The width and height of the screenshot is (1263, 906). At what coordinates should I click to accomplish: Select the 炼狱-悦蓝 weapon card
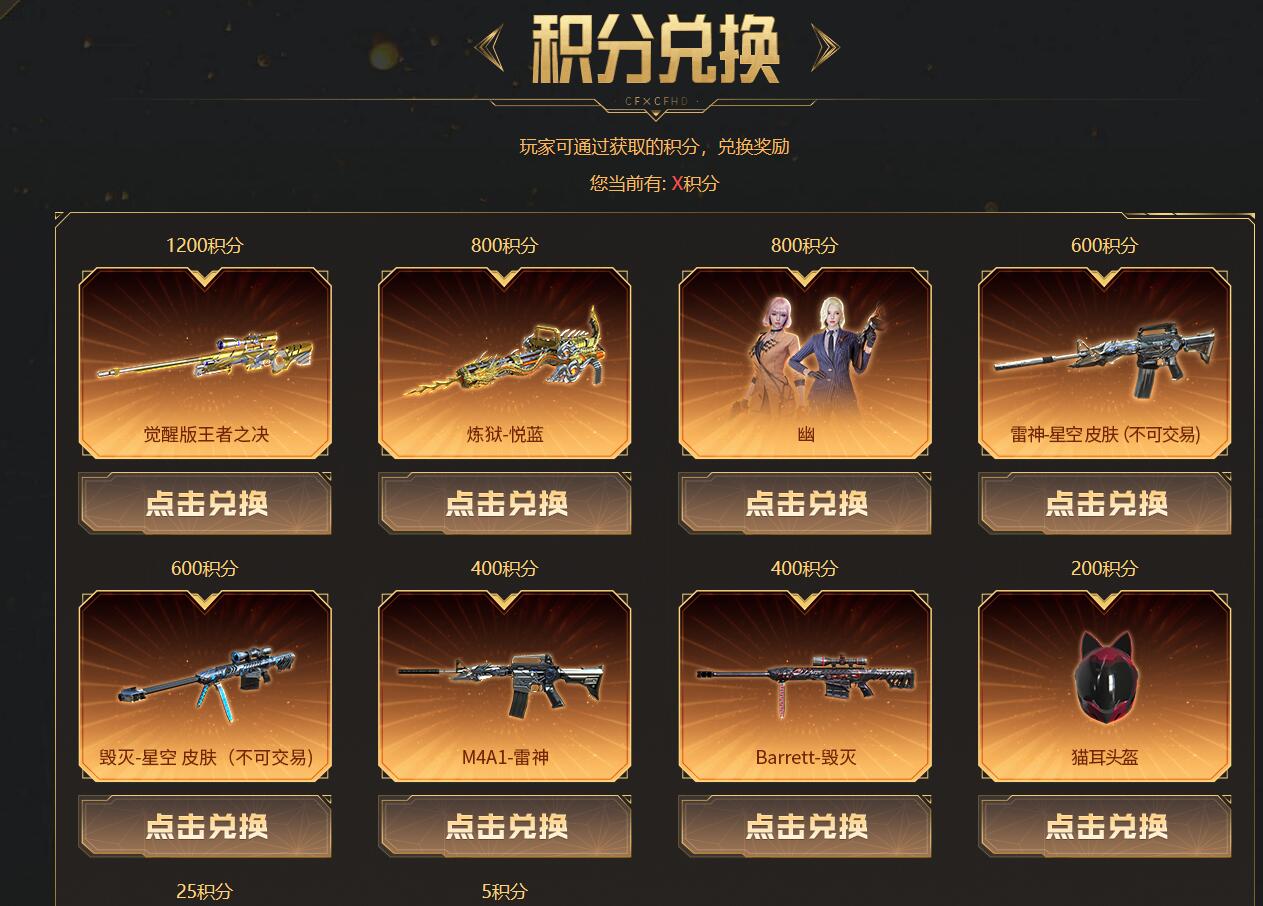[505, 362]
